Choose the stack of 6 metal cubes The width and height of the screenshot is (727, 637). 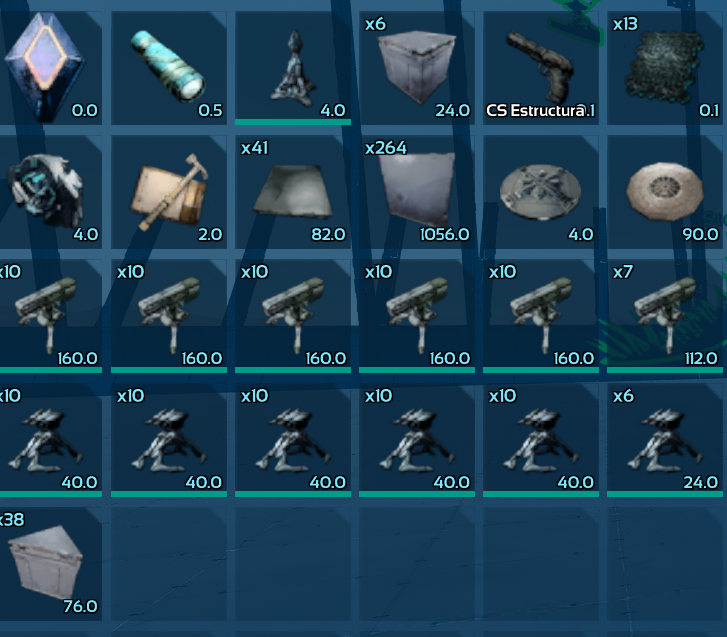pos(416,68)
